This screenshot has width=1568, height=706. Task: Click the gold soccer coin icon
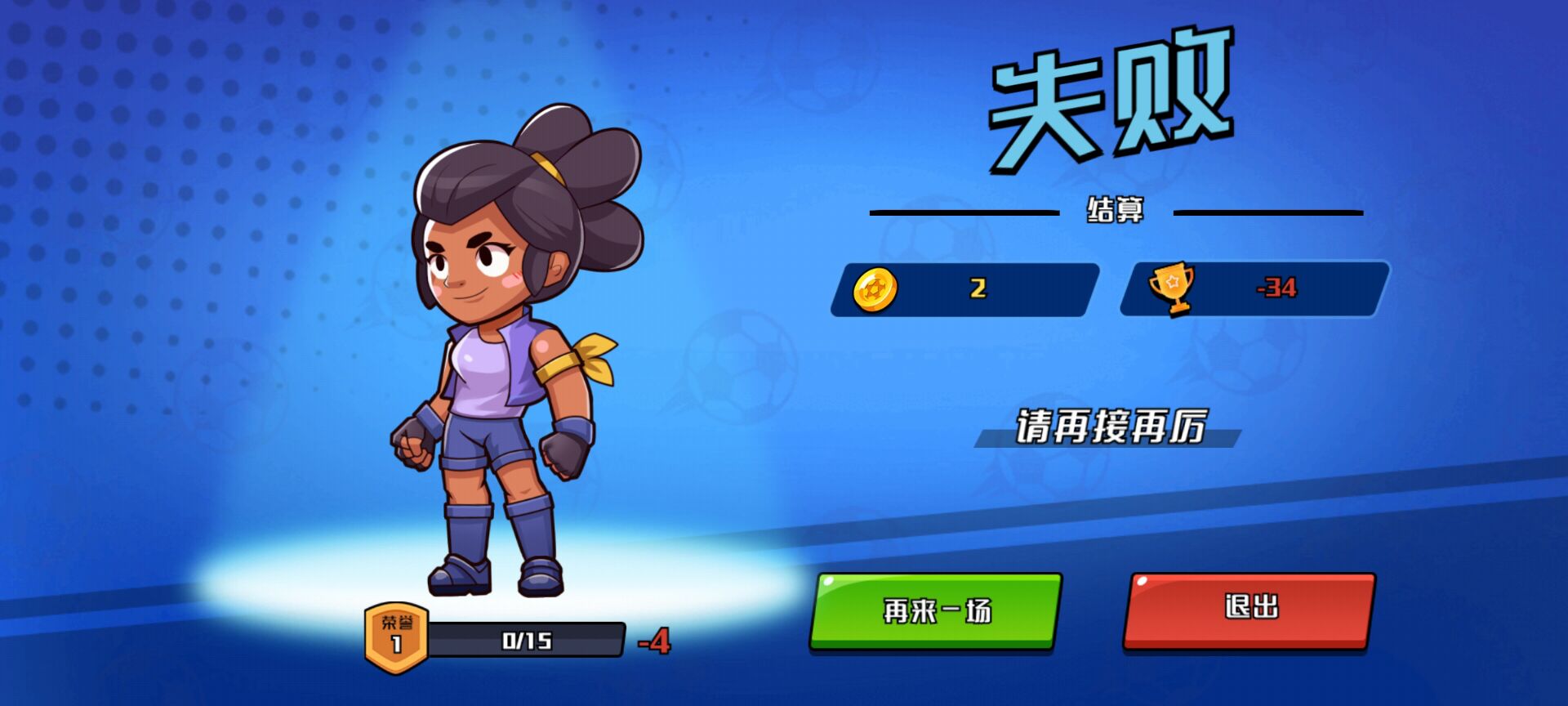(875, 290)
